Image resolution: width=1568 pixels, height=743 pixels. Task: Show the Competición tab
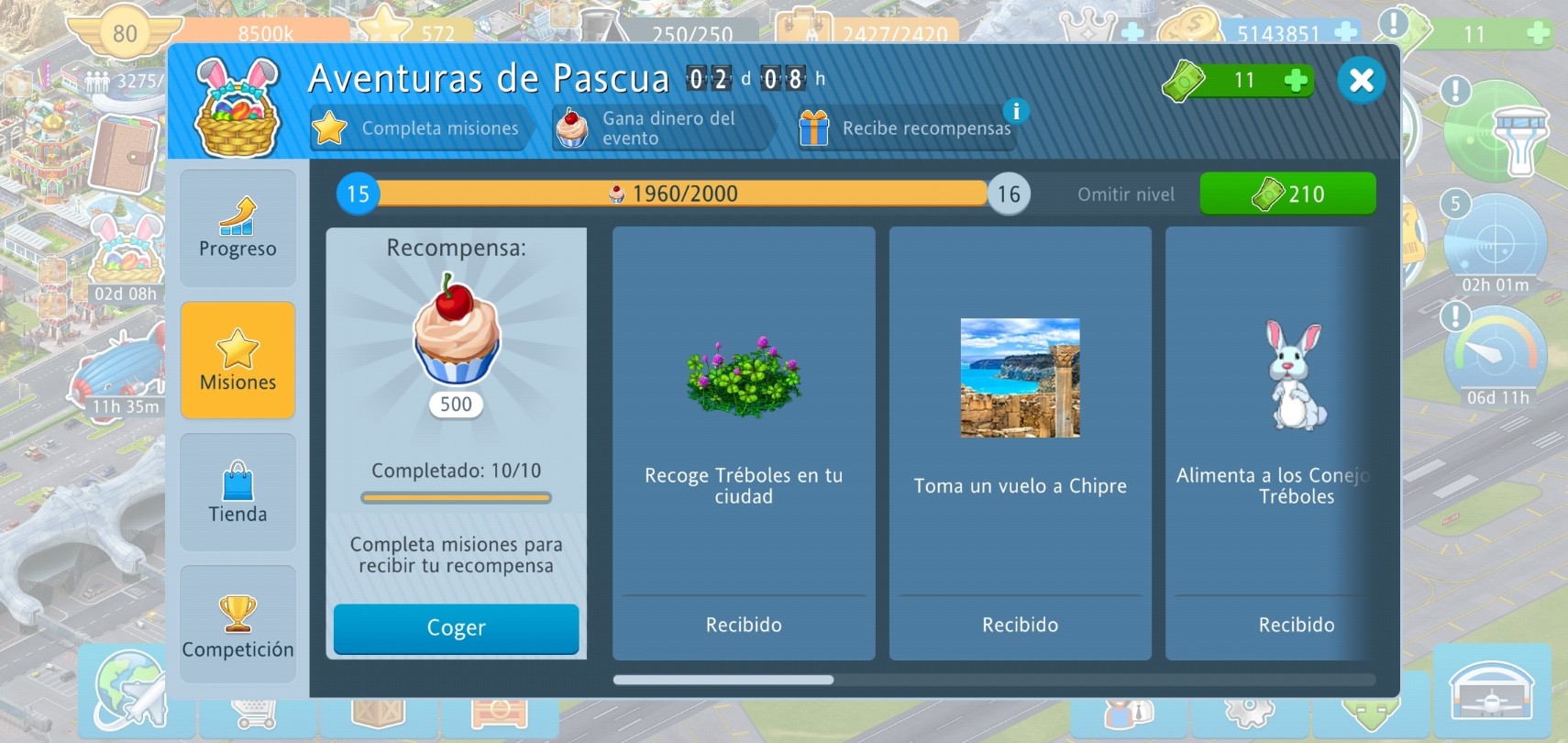point(237,625)
